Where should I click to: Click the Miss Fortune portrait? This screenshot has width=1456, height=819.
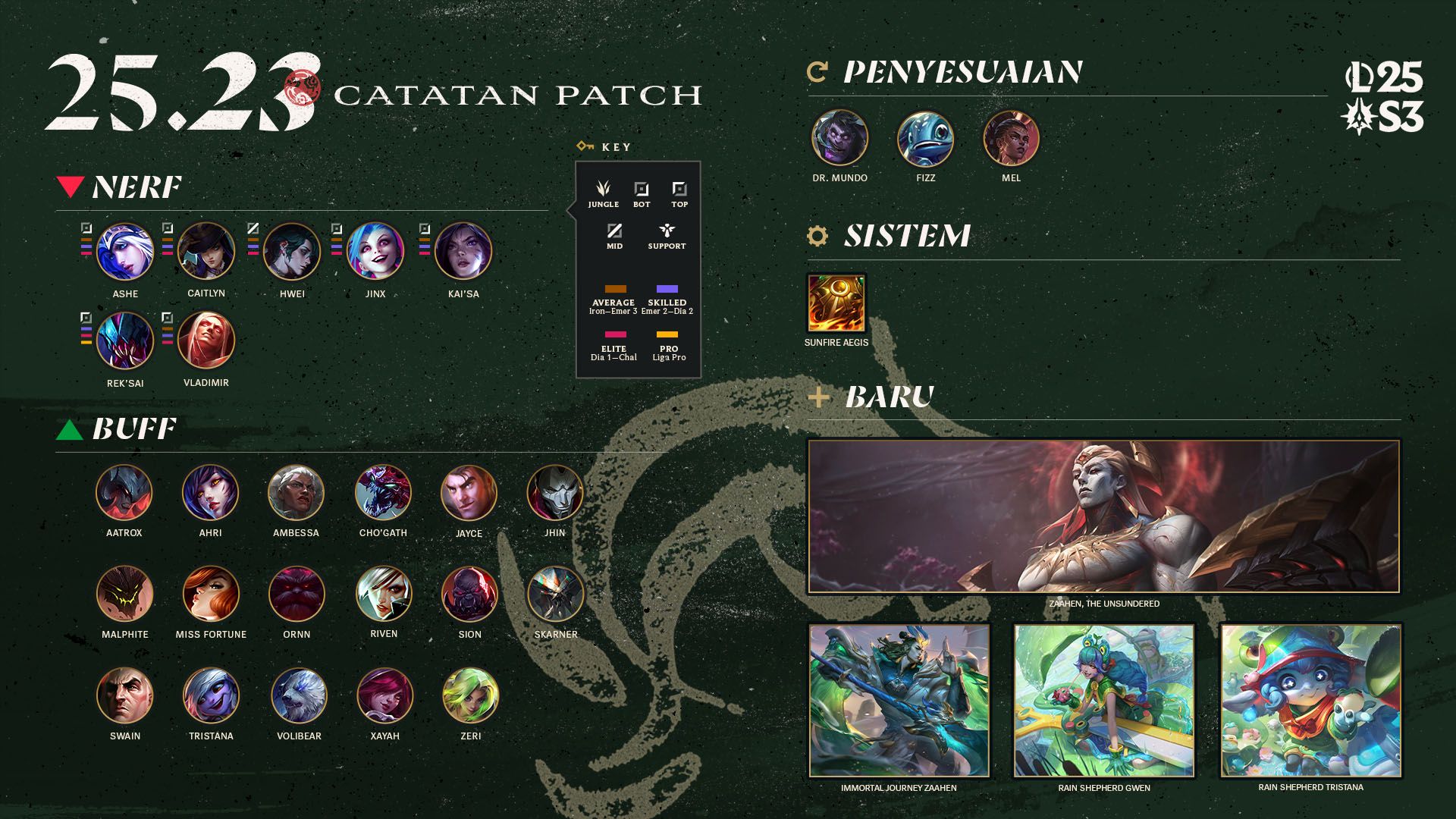pos(211,594)
